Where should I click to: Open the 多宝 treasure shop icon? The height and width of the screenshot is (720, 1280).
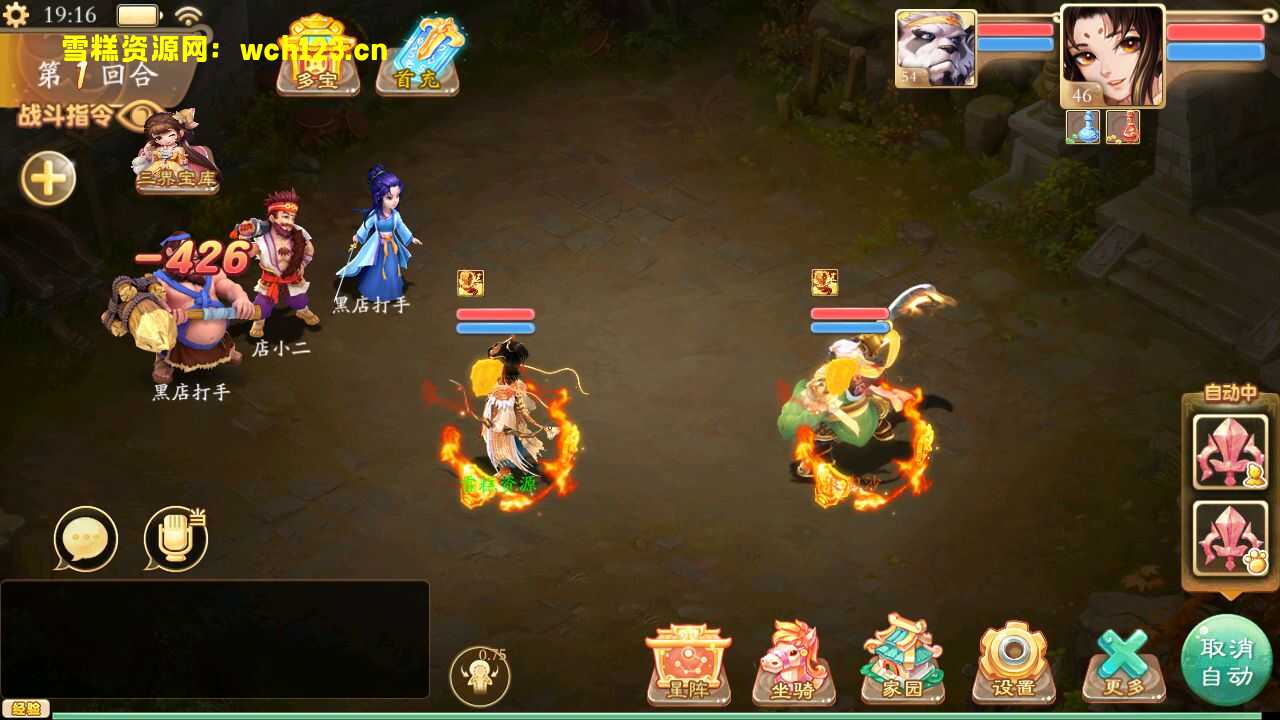[316, 55]
